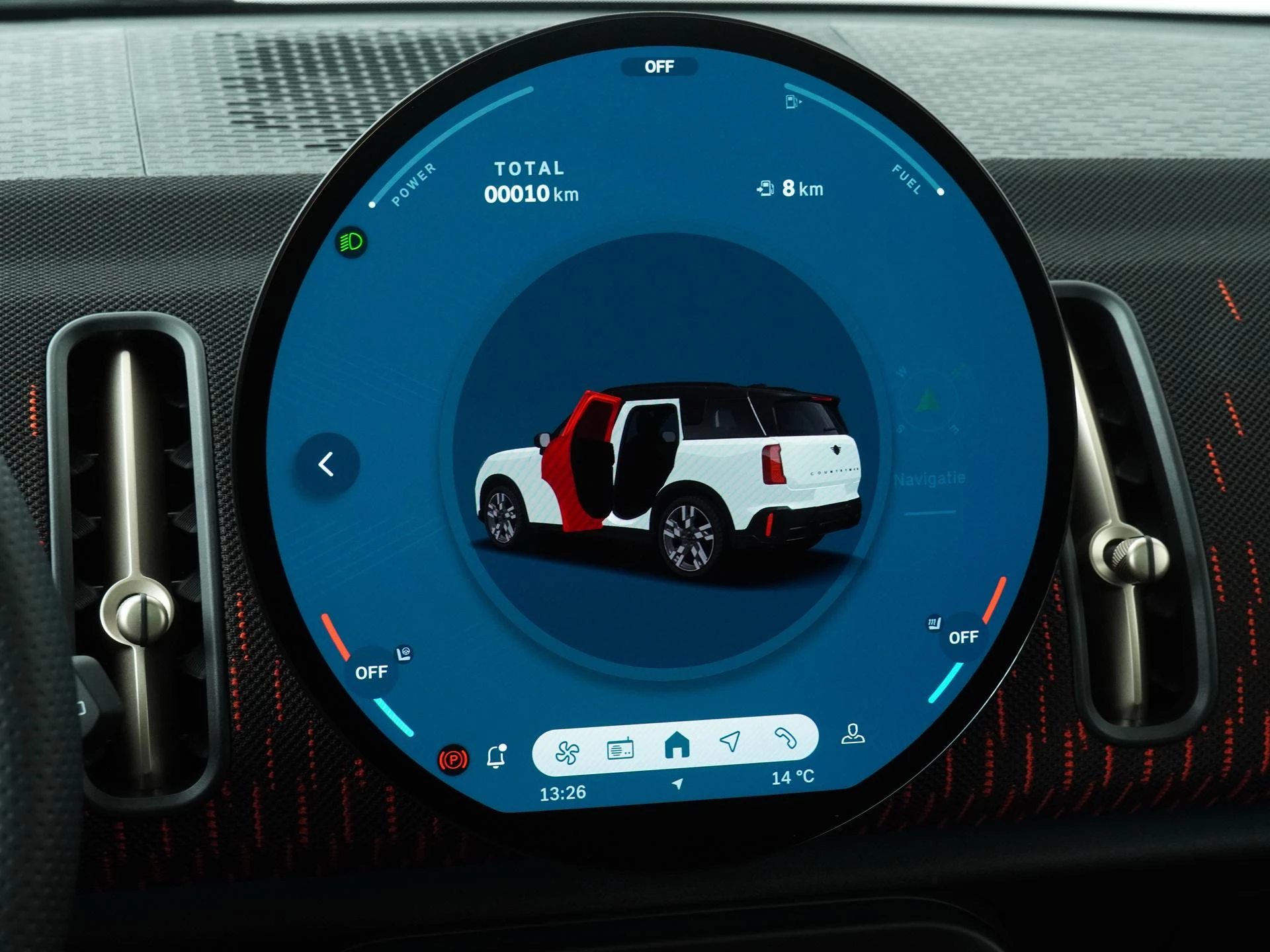This screenshot has width=1270, height=952.
Task: Toggle the right seat heating OFF control
Action: [963, 638]
